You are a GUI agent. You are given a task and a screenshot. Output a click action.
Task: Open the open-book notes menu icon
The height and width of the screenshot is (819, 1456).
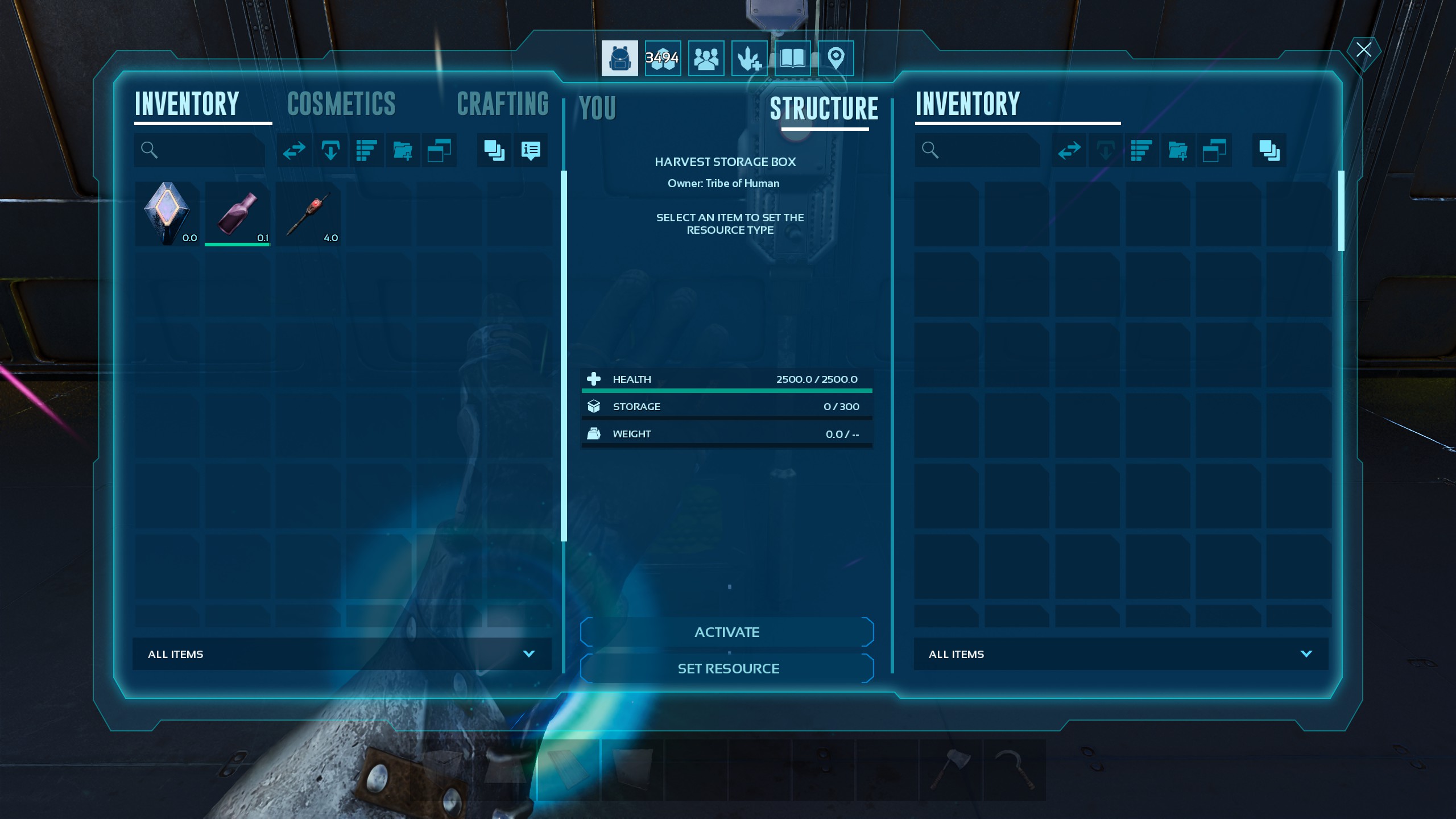pos(792,58)
